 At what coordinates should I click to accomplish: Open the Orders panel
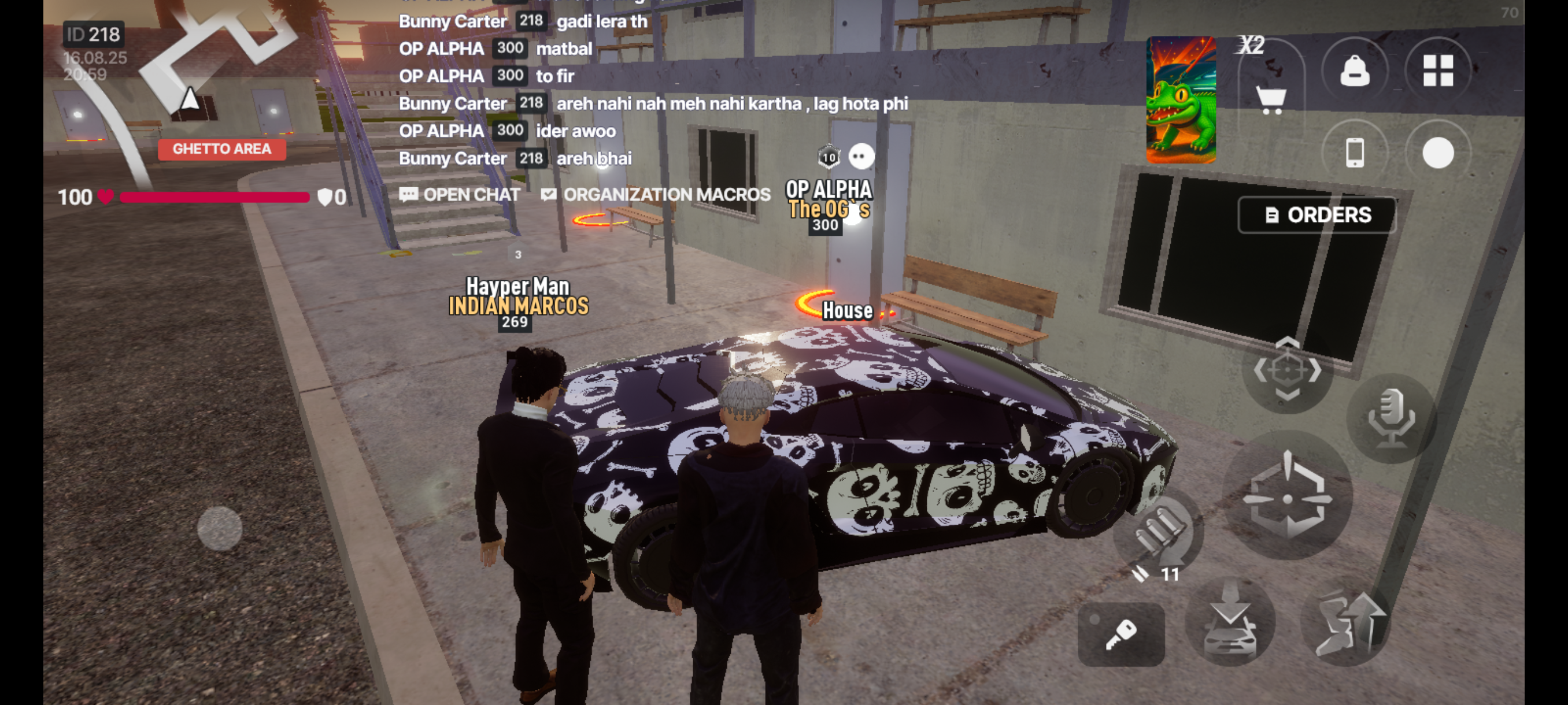pyautogui.click(x=1317, y=215)
